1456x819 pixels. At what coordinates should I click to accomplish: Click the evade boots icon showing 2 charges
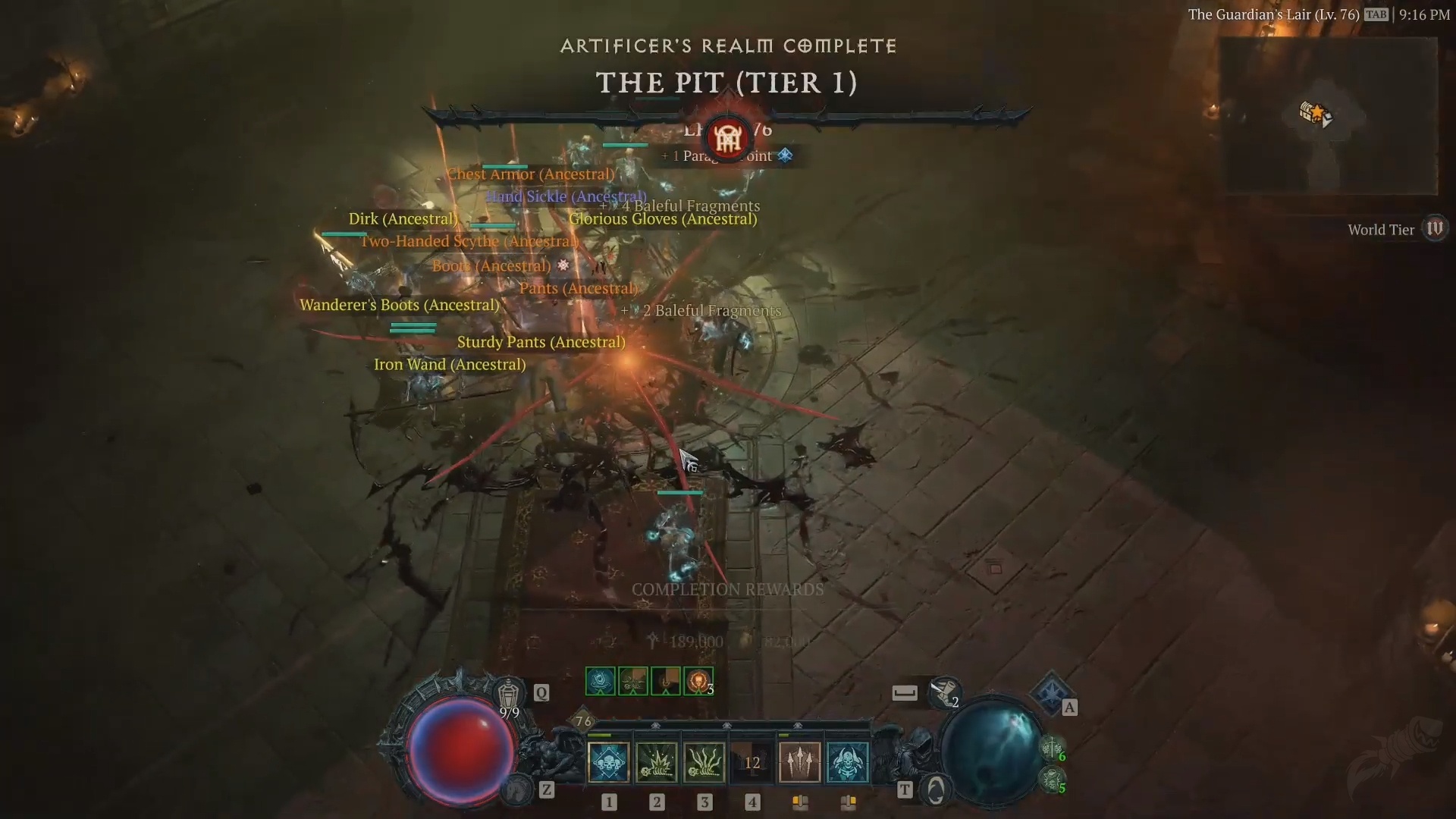pyautogui.click(x=944, y=692)
